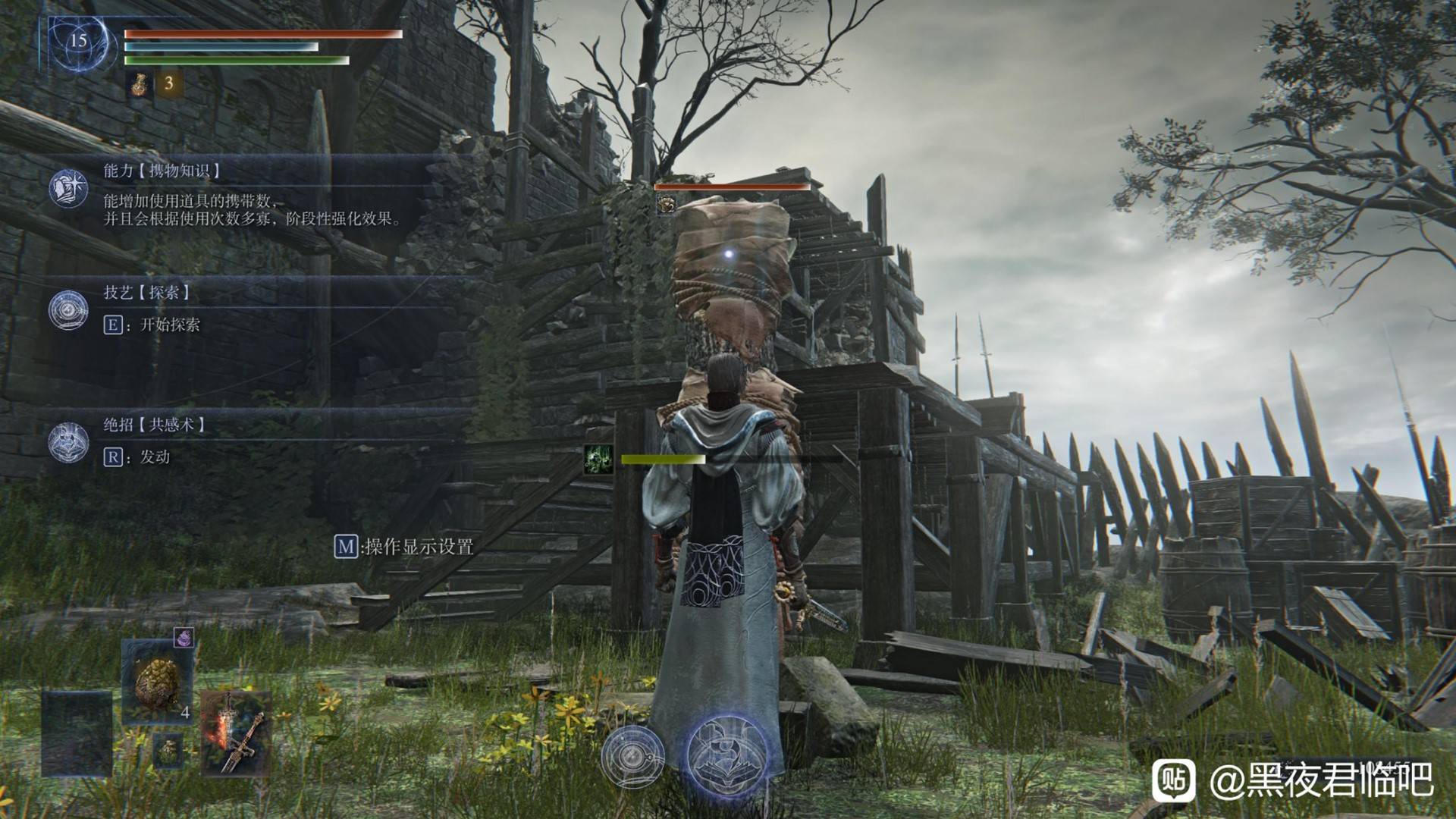Image resolution: width=1456 pixels, height=819 pixels.
Task: Choose the equipped sword weapon slot
Action: tap(237, 732)
